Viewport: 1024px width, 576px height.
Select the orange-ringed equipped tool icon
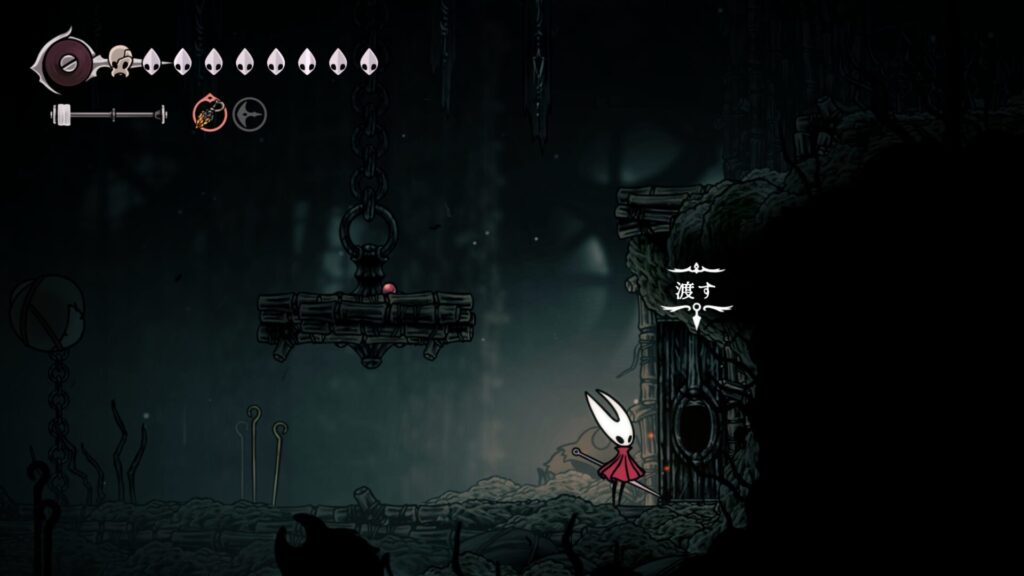click(x=210, y=116)
